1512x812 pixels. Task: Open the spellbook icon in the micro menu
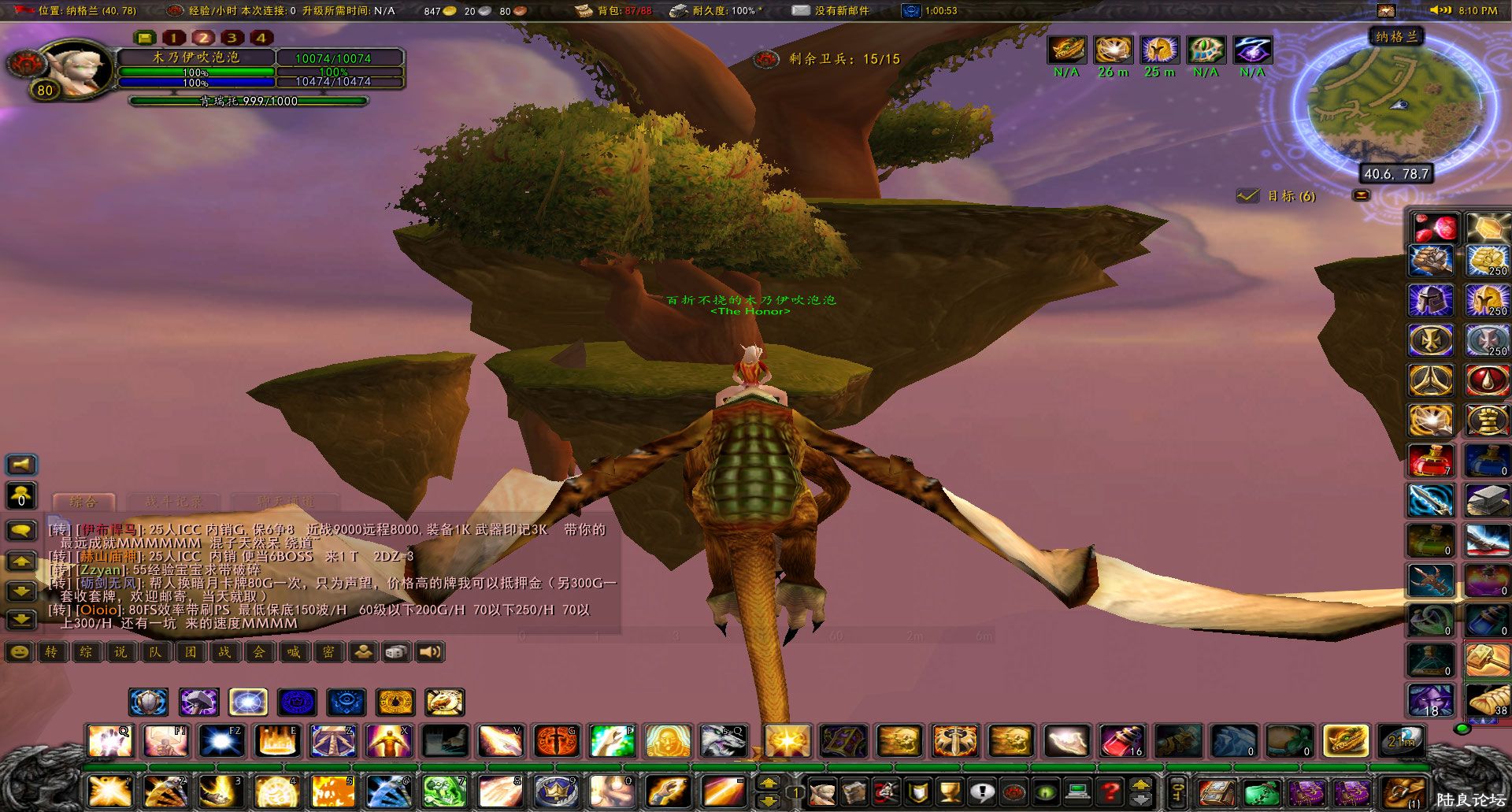click(x=855, y=792)
